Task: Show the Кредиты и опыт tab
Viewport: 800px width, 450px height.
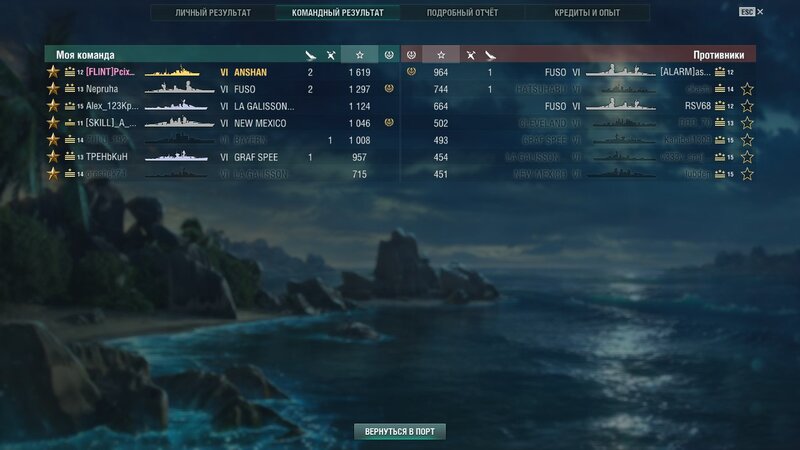Action: pos(587,13)
